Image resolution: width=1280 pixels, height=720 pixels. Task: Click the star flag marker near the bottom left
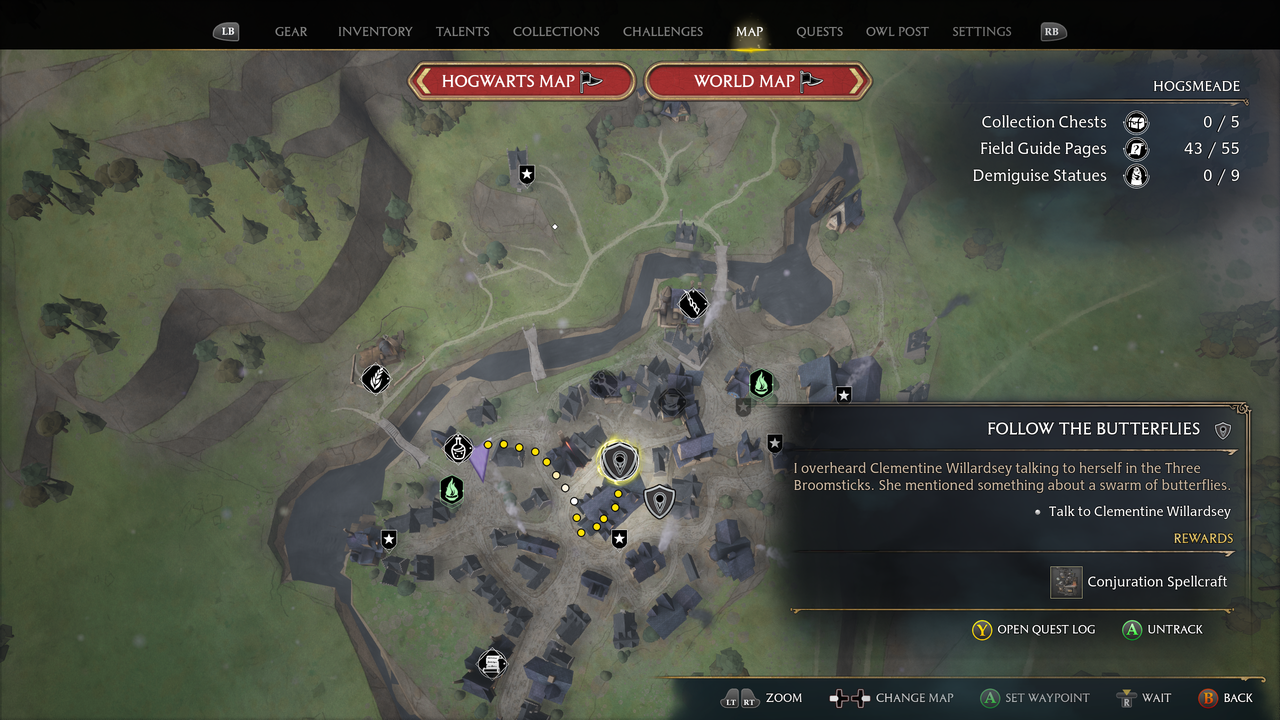coord(388,540)
